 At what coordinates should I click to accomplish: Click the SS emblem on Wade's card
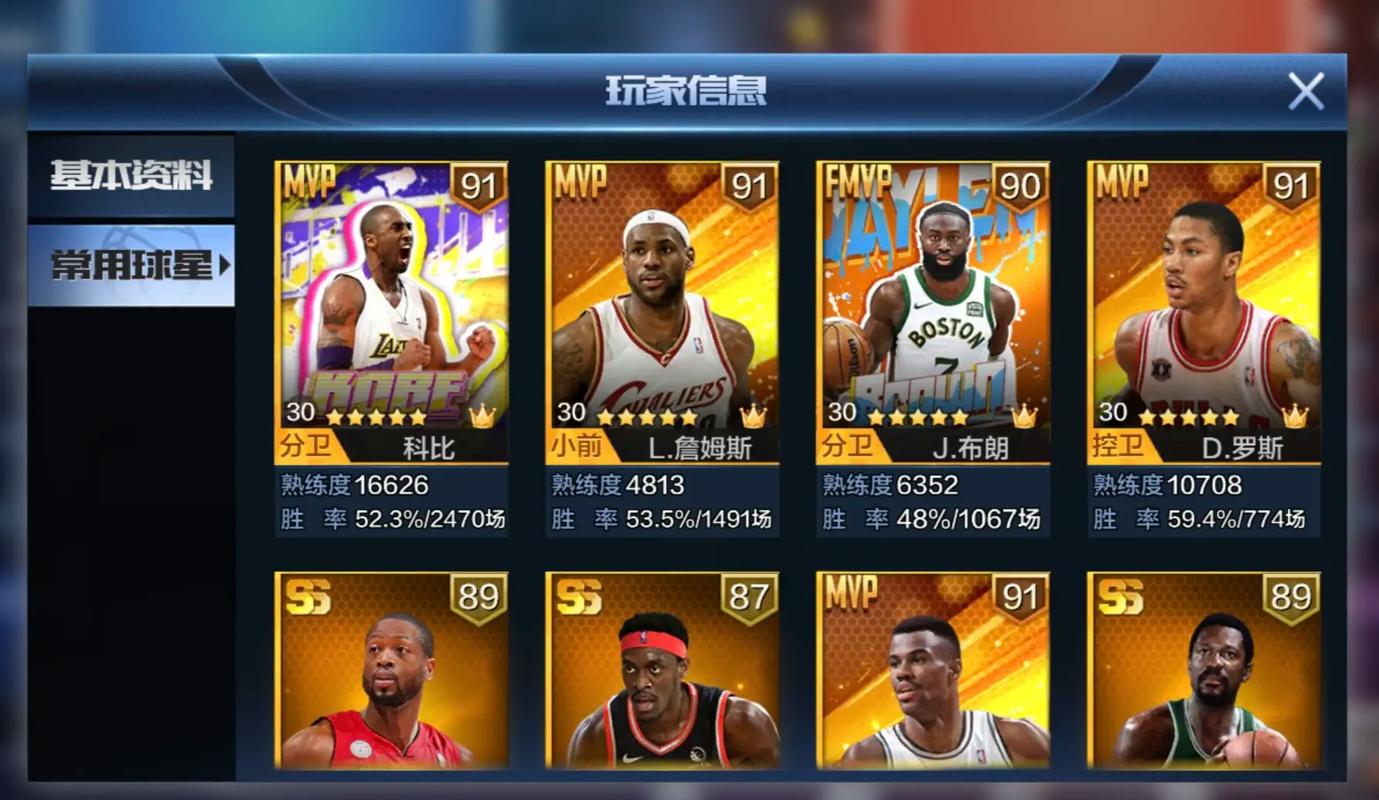tap(310, 597)
